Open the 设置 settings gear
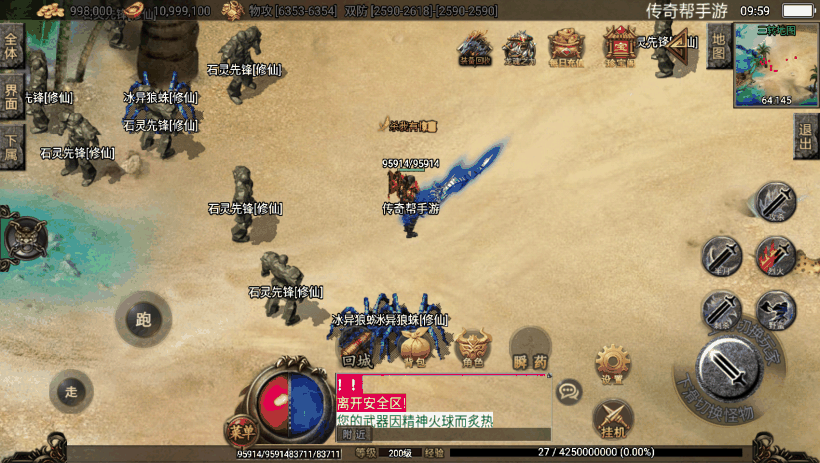The width and height of the screenshot is (820, 463). pyautogui.click(x=612, y=364)
